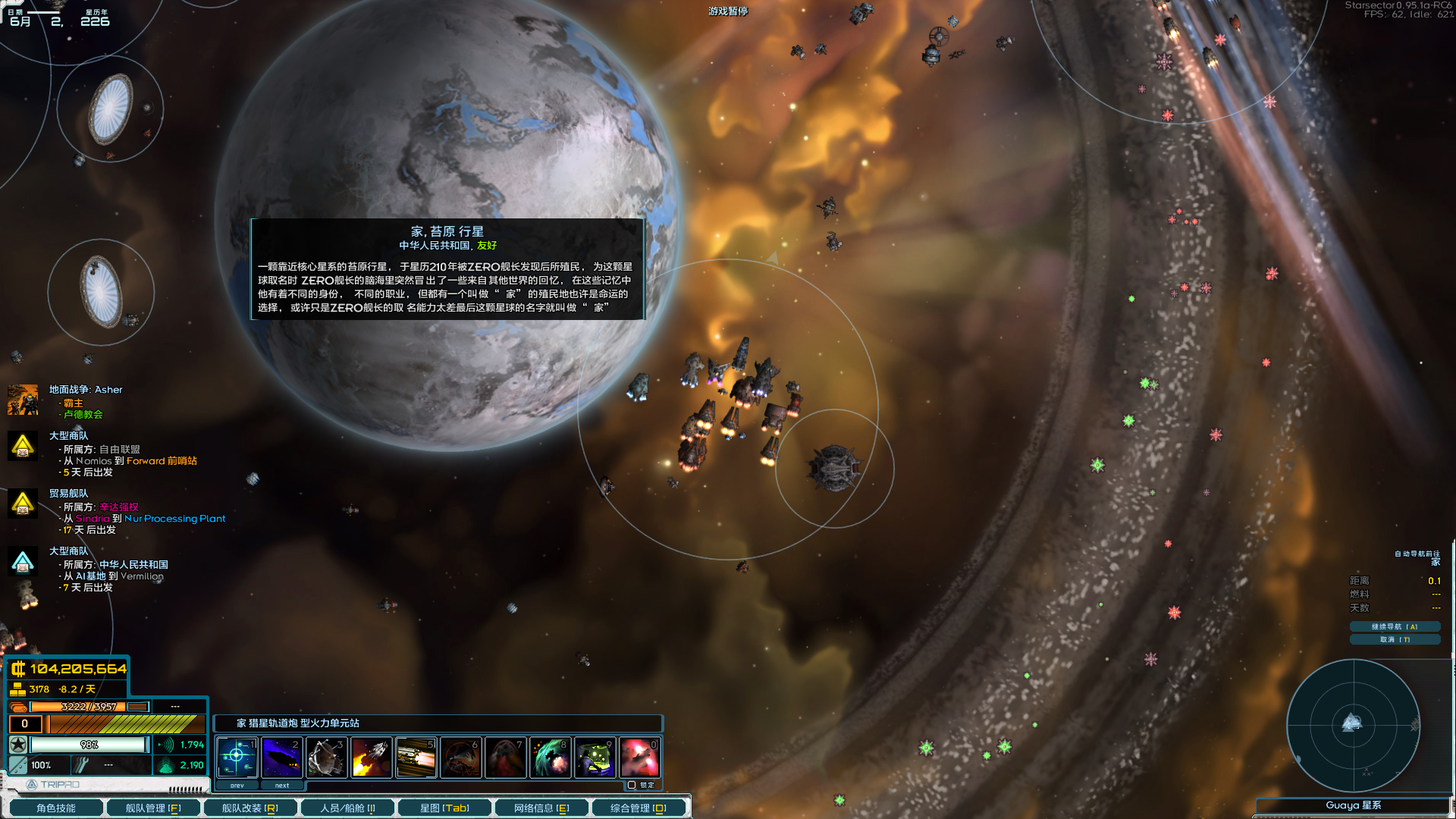Toggle the 锁定 lock checkbox
Viewport: 1456px width, 819px height.
tap(632, 785)
